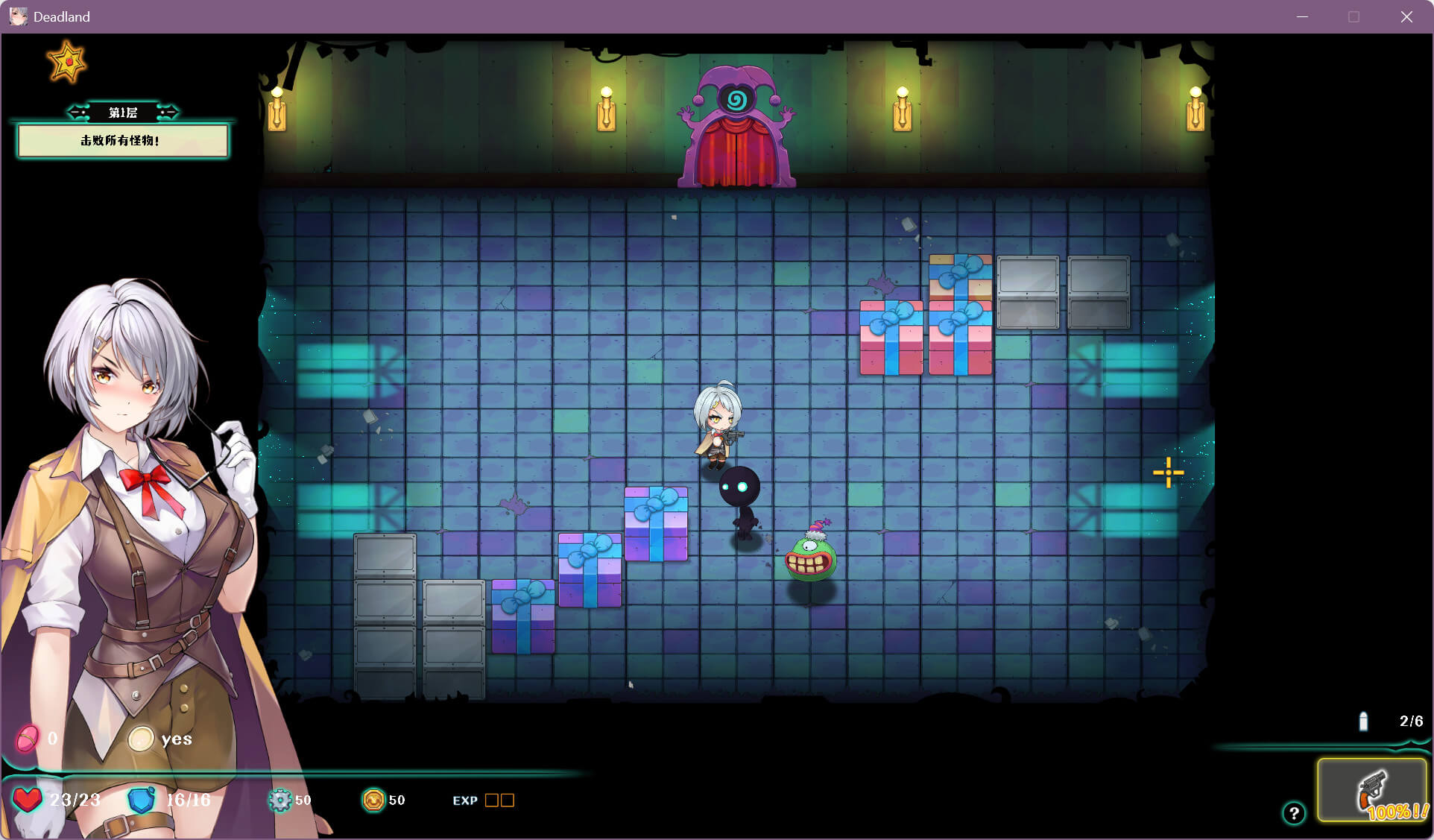The width and height of the screenshot is (1434, 840).
Task: Click the pink pill item icon
Action: pyautogui.click(x=28, y=739)
